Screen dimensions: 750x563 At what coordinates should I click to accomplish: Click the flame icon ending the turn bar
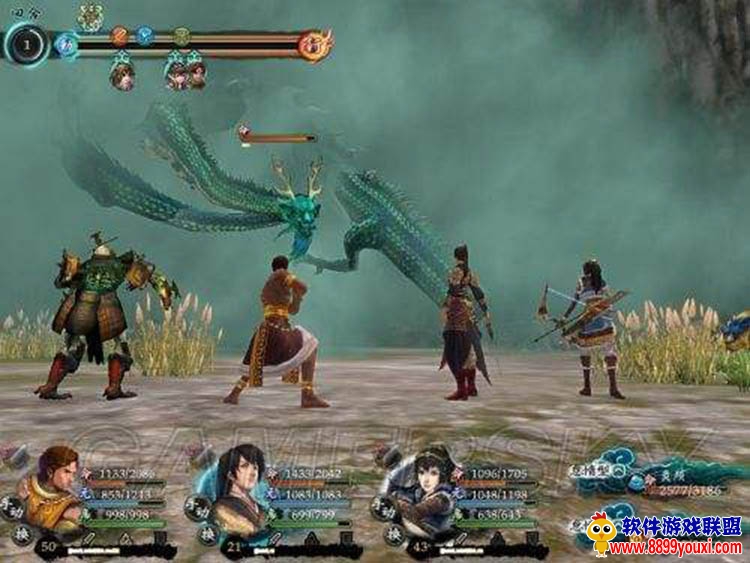[315, 43]
